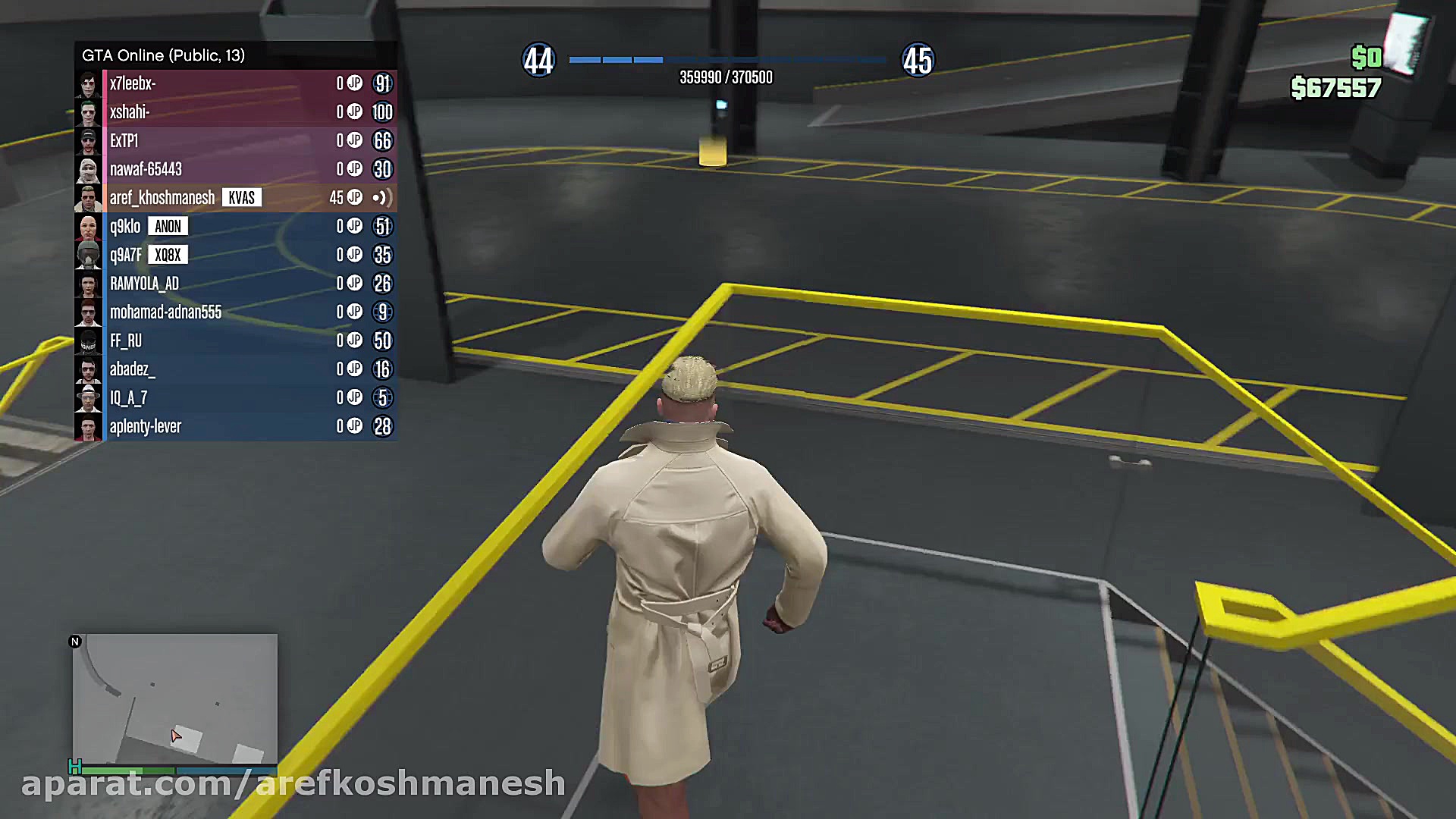Click the $67557 bank balance text
1456x819 pixels.
(1336, 89)
